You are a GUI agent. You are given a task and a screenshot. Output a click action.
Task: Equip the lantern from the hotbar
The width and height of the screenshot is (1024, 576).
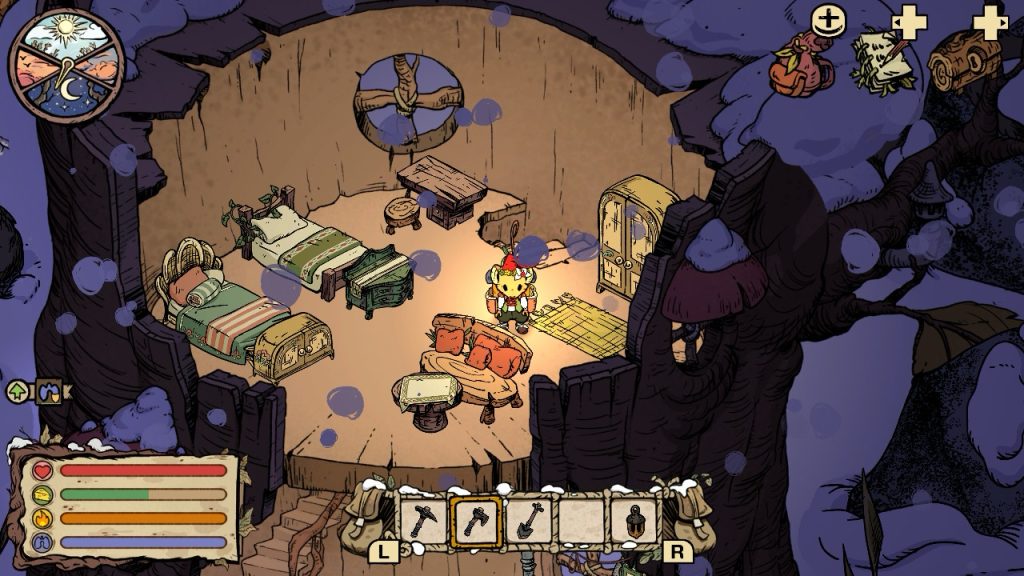(634, 521)
